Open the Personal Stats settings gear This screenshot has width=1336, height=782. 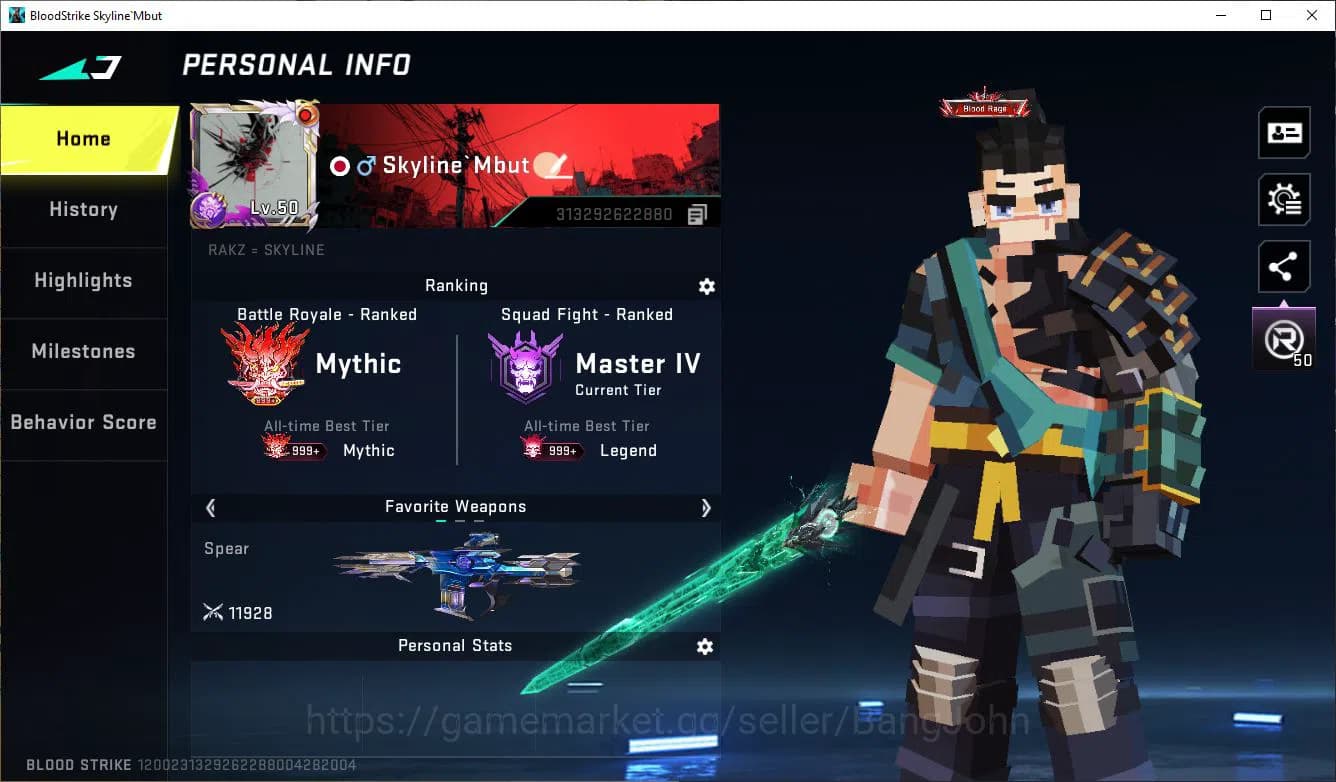[705, 647]
